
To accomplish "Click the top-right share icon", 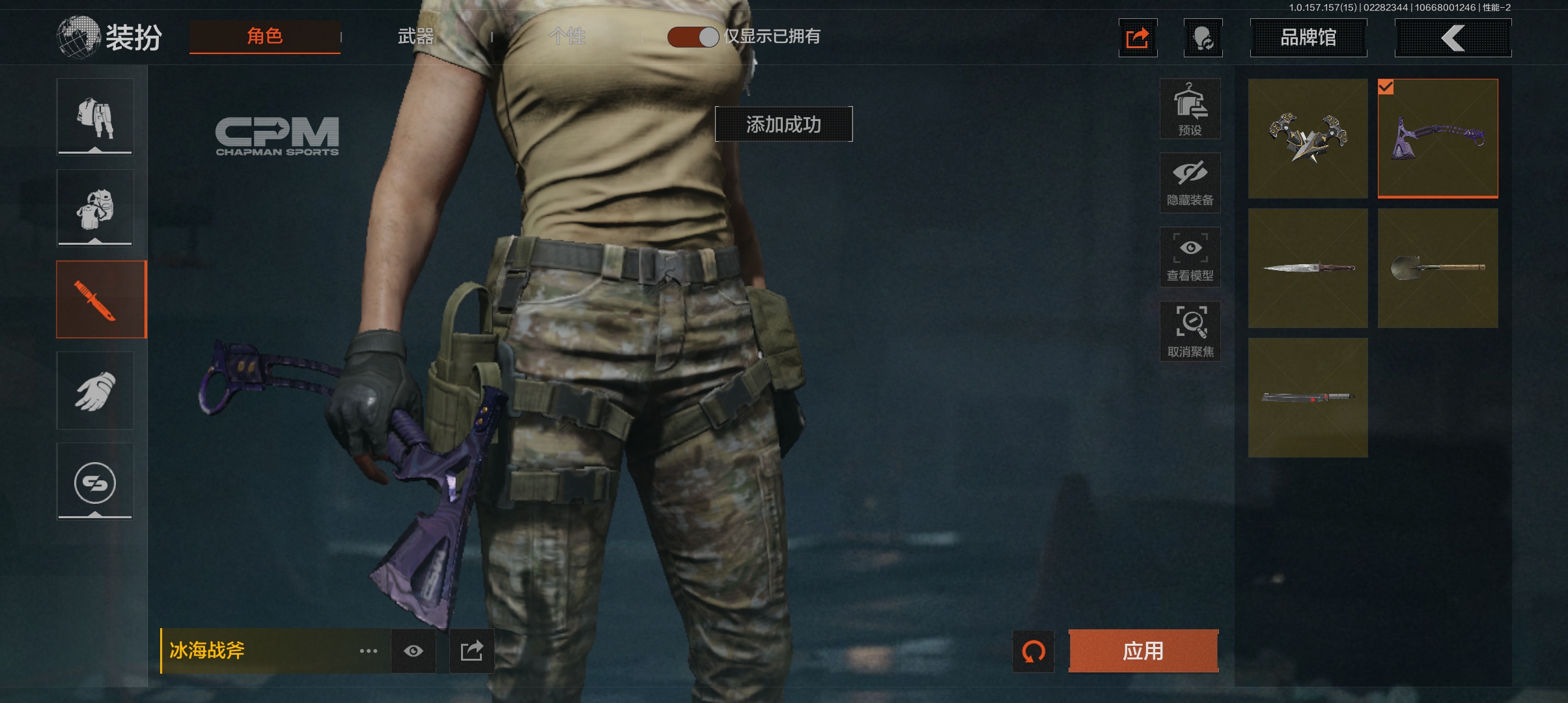I will (1138, 38).
